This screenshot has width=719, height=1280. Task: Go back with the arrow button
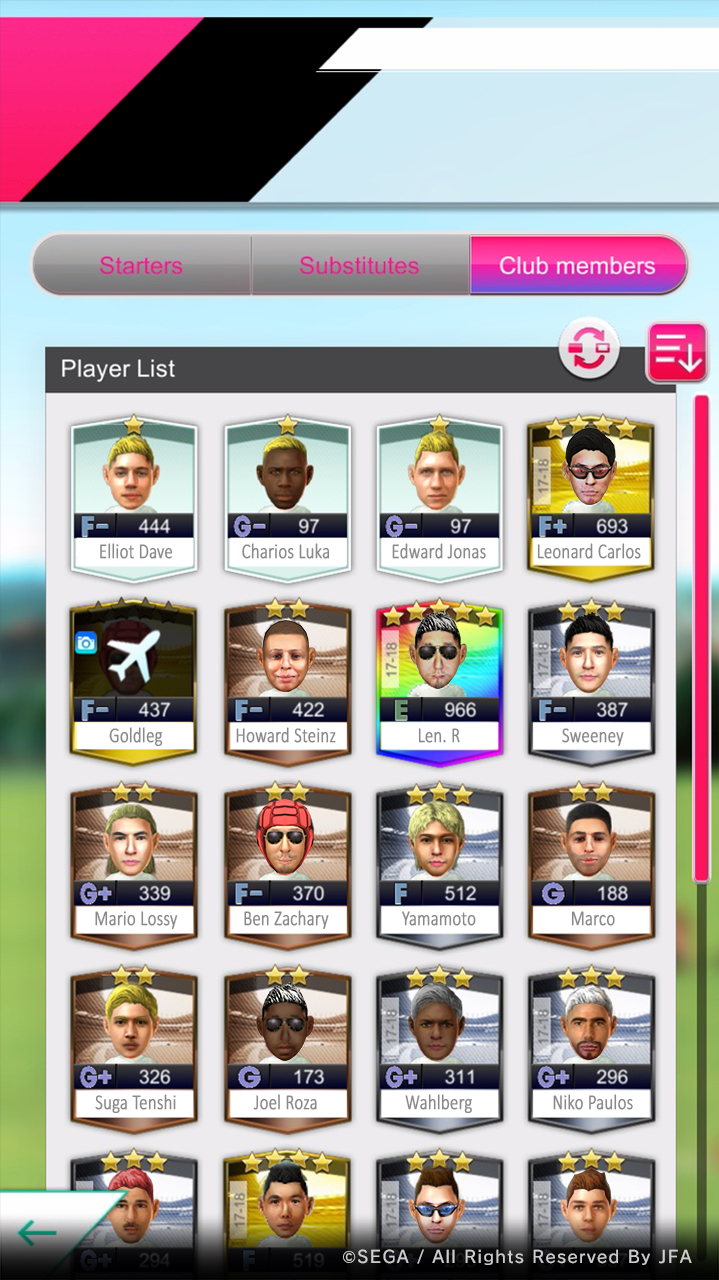coord(40,1233)
